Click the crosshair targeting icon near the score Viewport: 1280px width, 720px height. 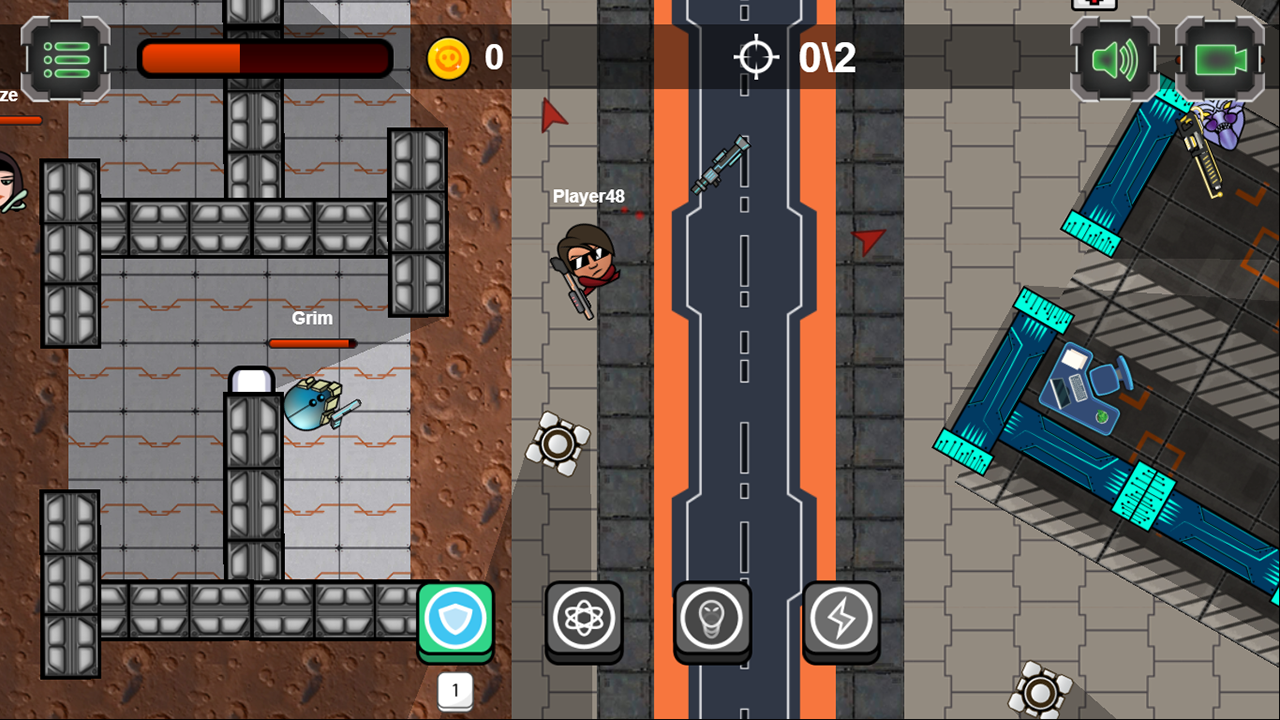pyautogui.click(x=757, y=57)
